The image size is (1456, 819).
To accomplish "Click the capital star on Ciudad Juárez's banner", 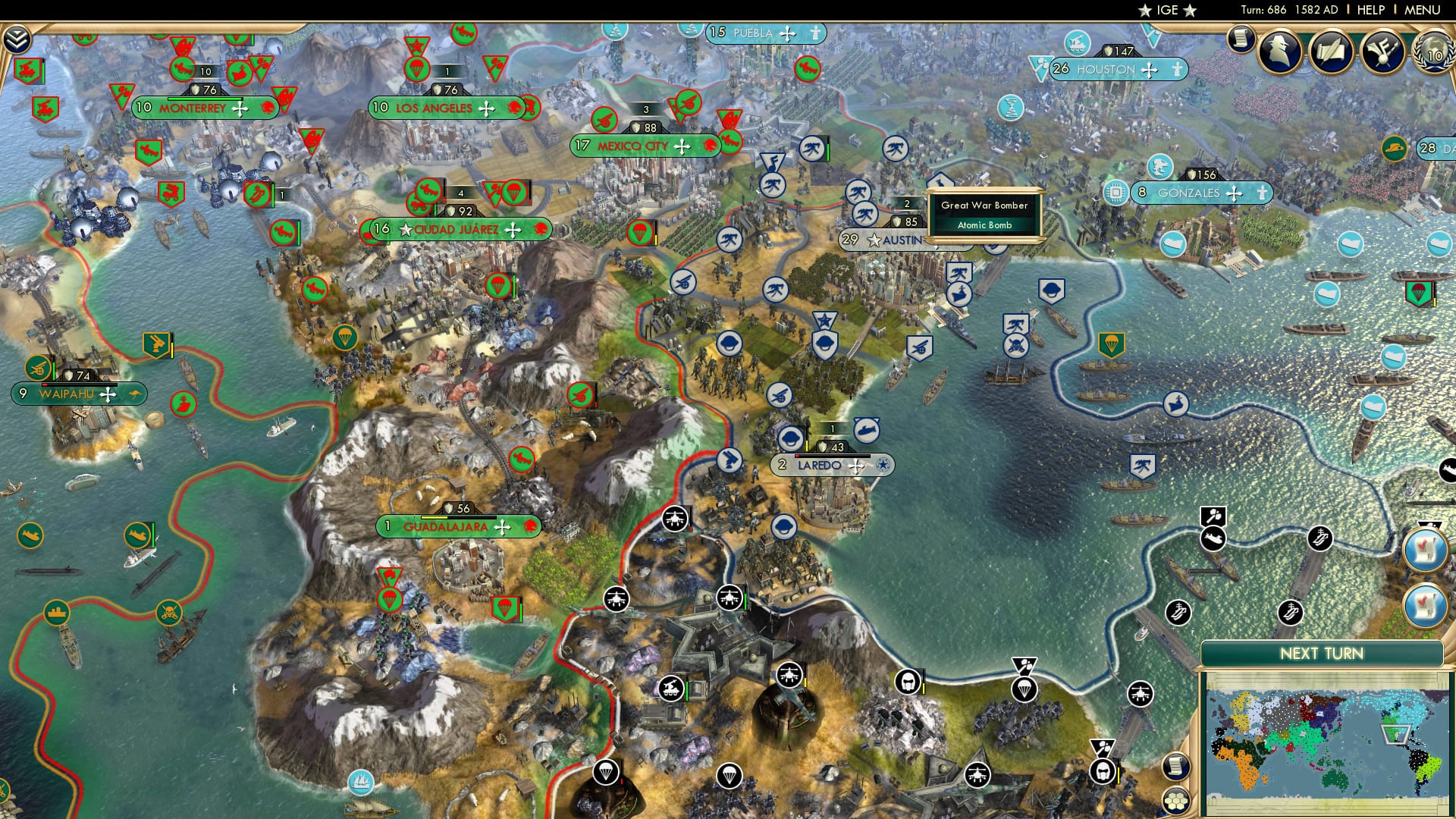I will [x=406, y=229].
